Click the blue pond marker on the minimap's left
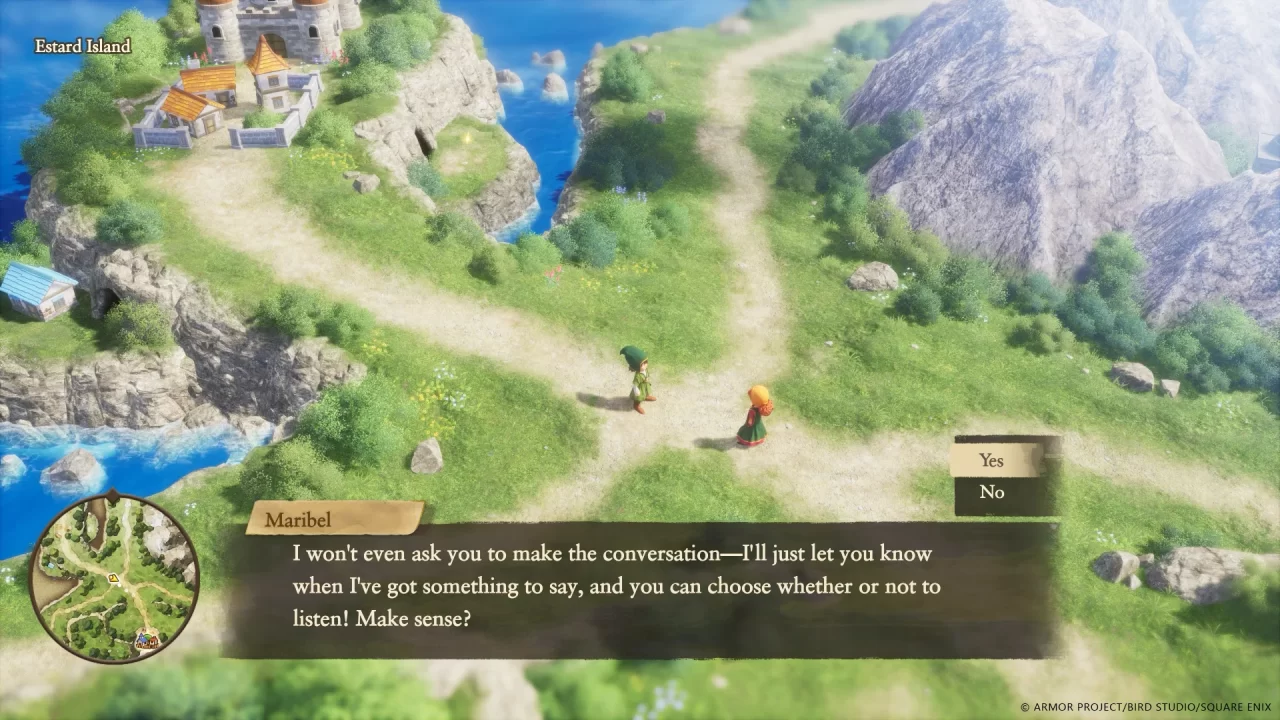The height and width of the screenshot is (720, 1280). pyautogui.click(x=52, y=563)
